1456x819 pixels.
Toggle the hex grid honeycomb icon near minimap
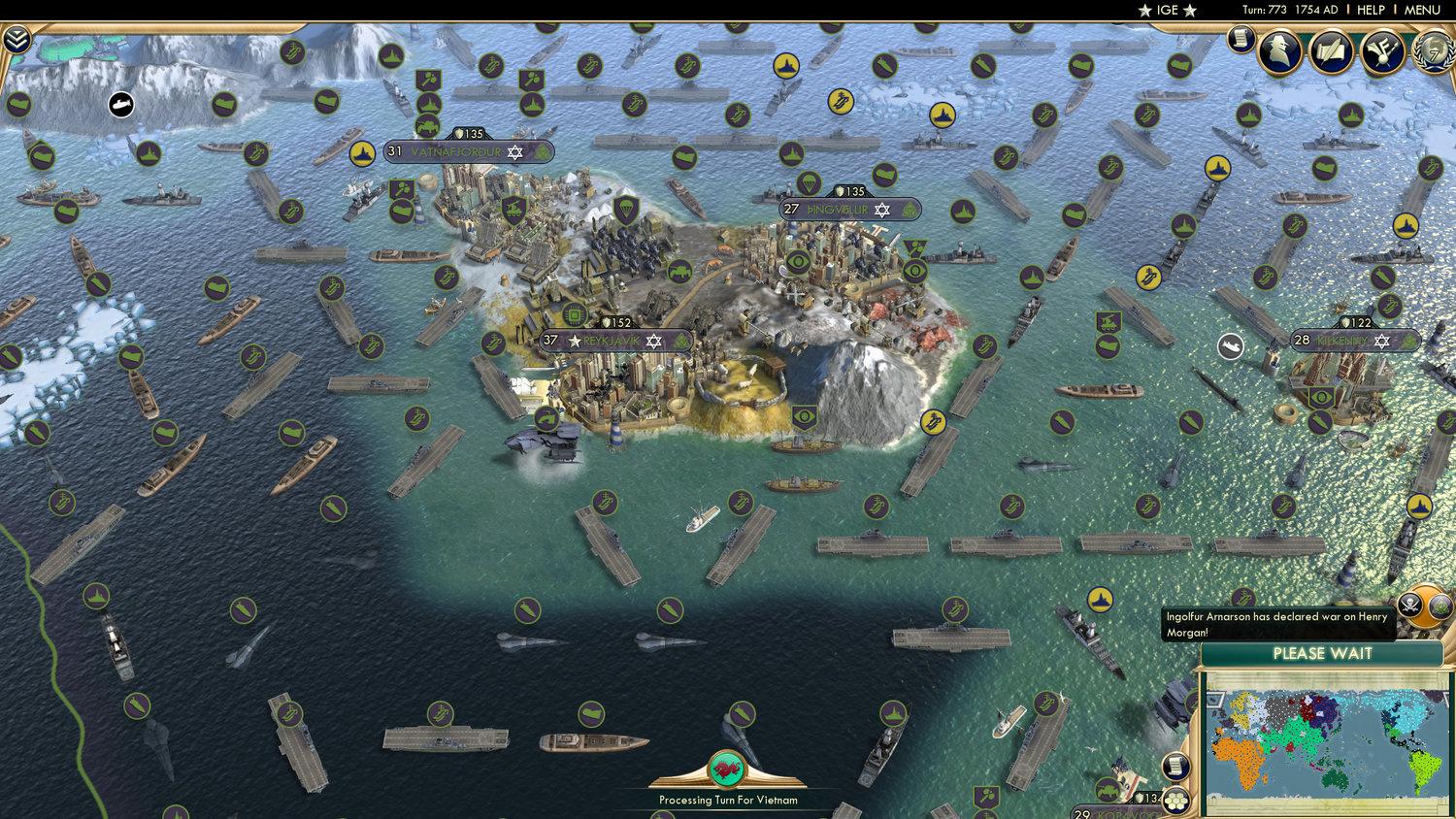tap(1175, 800)
